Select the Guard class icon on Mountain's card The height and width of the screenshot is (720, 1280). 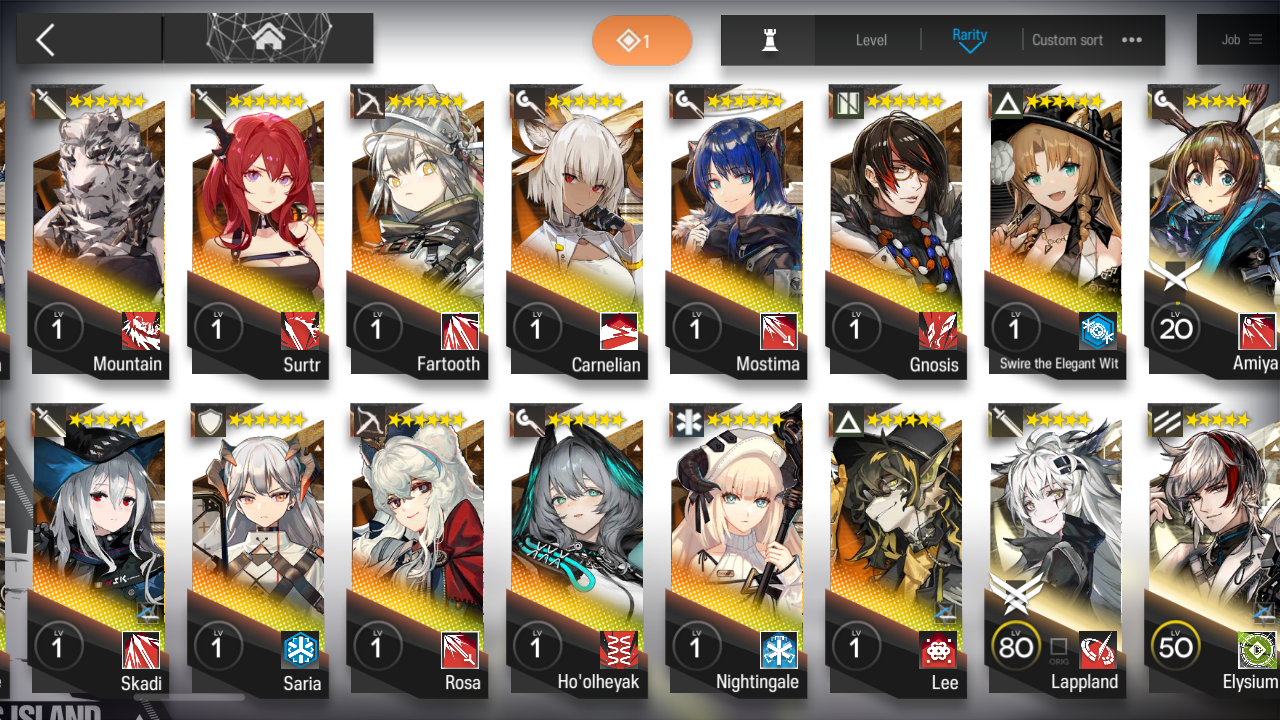click(x=49, y=101)
